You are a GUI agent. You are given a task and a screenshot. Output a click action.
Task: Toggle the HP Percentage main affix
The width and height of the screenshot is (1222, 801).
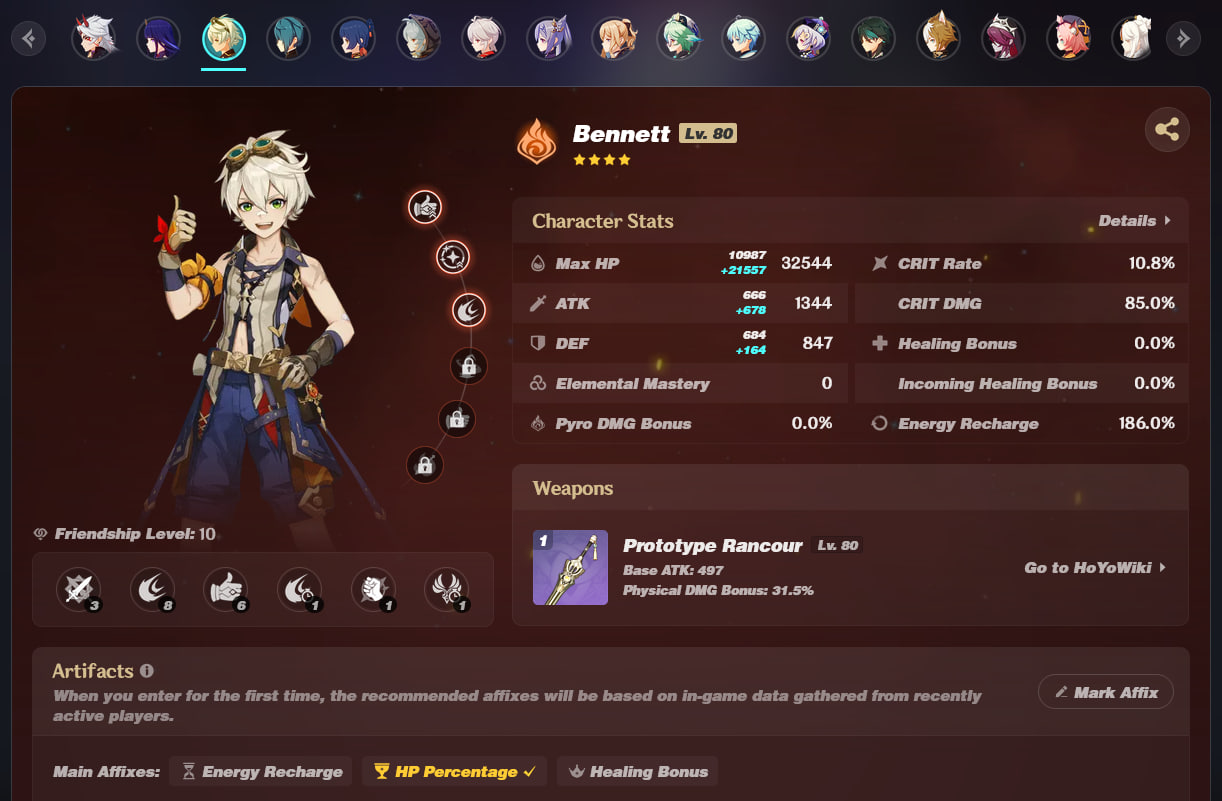click(454, 771)
